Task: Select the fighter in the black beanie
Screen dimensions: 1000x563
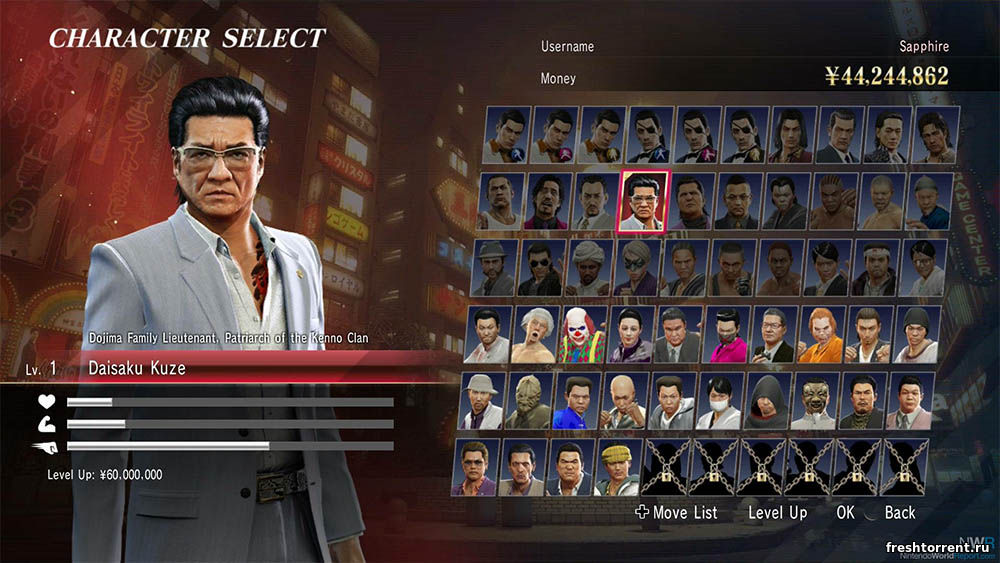Action: (915, 335)
